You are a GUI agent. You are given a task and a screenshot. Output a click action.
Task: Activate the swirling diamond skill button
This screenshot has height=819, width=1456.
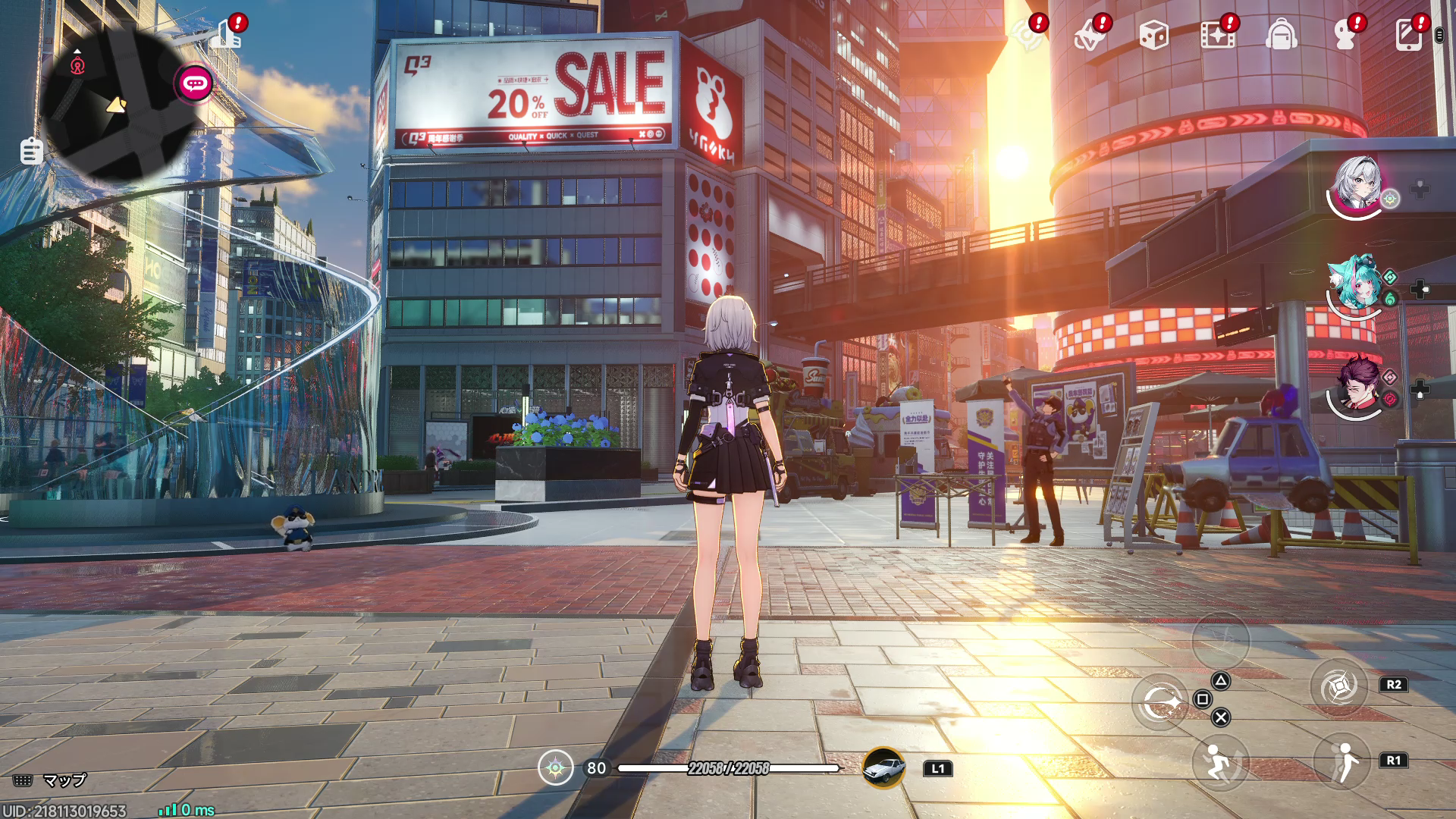tap(1338, 686)
